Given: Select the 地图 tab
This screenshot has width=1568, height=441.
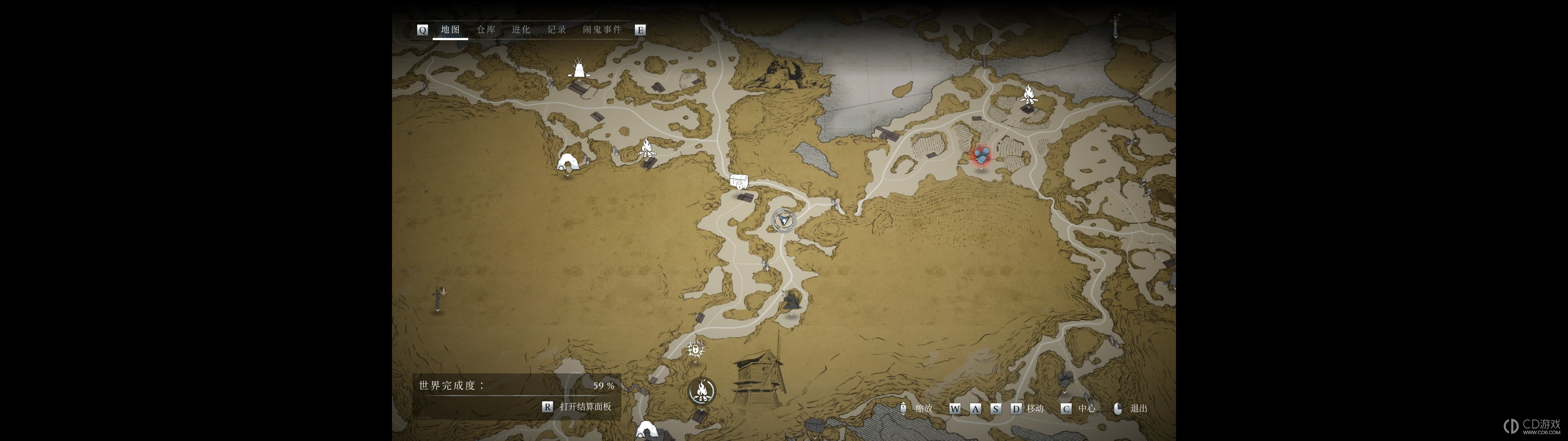Looking at the screenshot, I should (450, 30).
